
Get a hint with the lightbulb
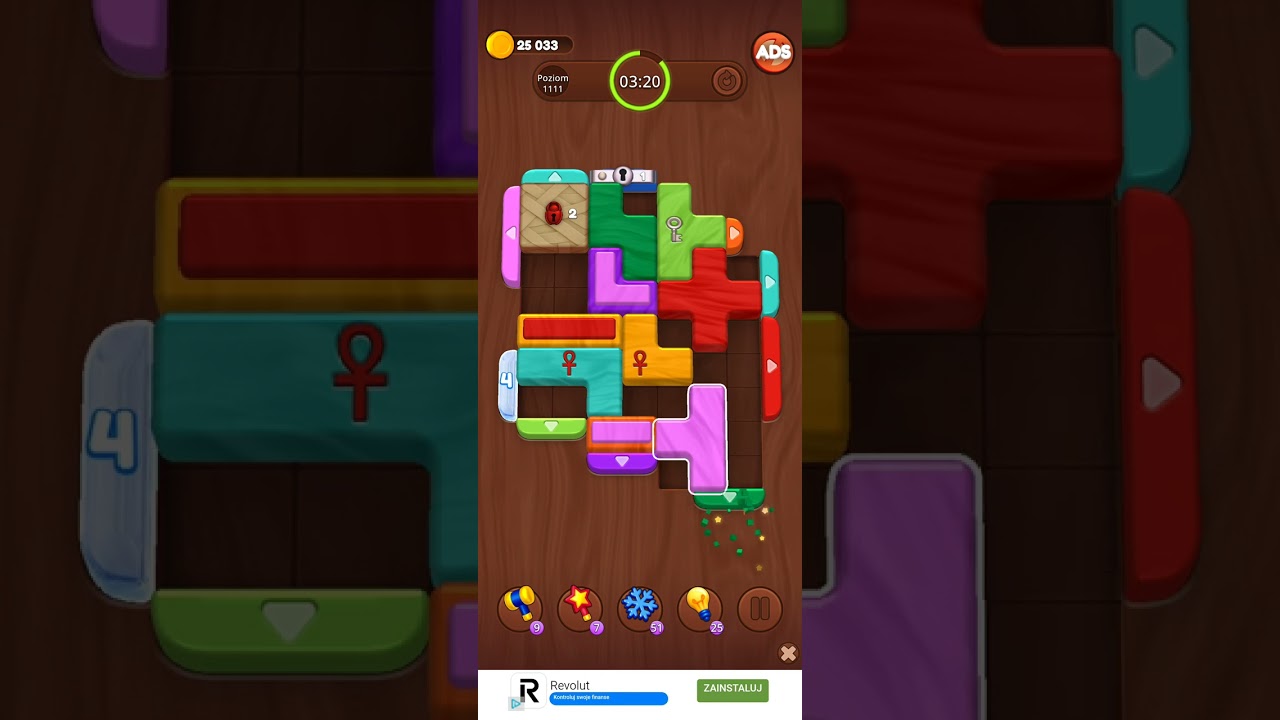pyautogui.click(x=700, y=608)
